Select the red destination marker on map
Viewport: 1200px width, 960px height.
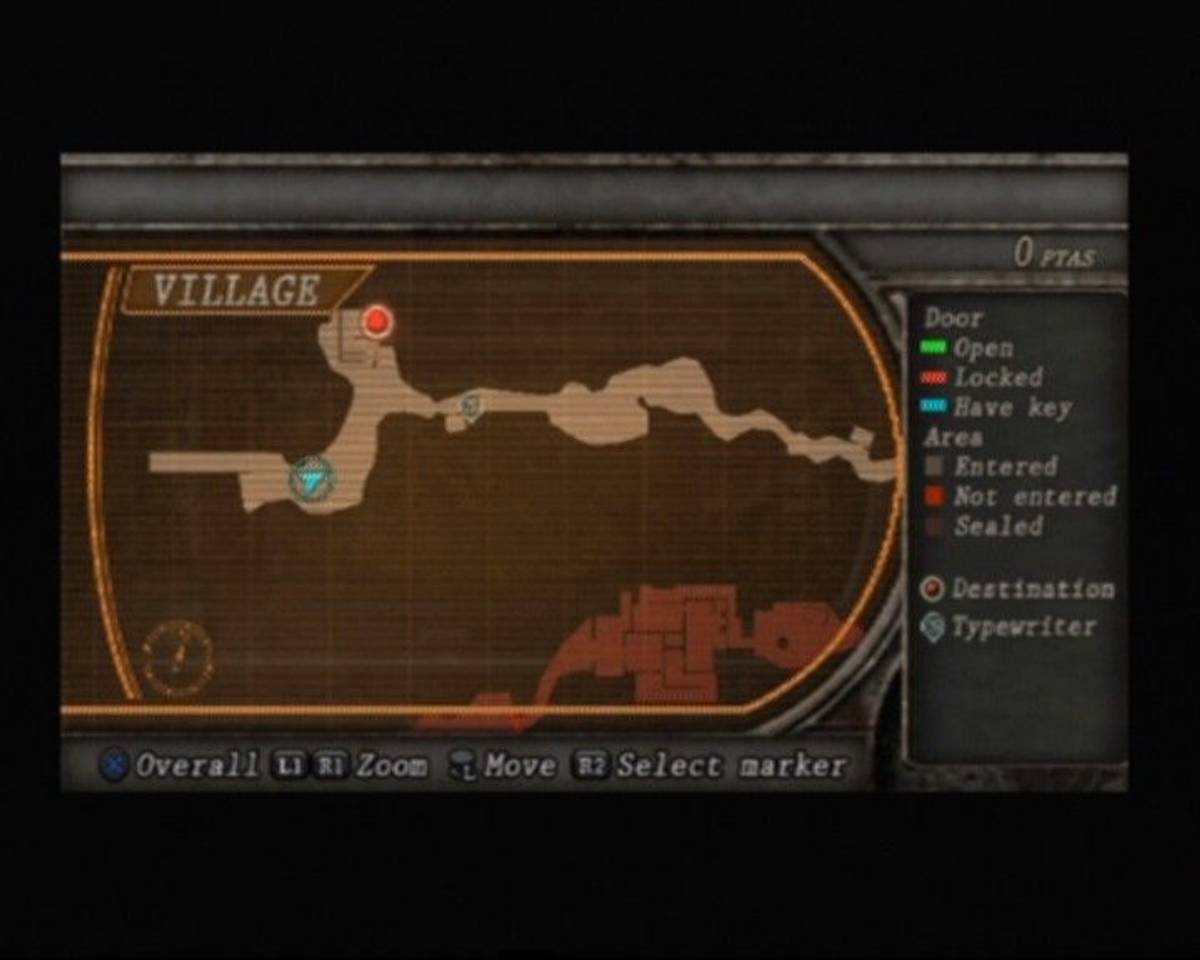377,321
